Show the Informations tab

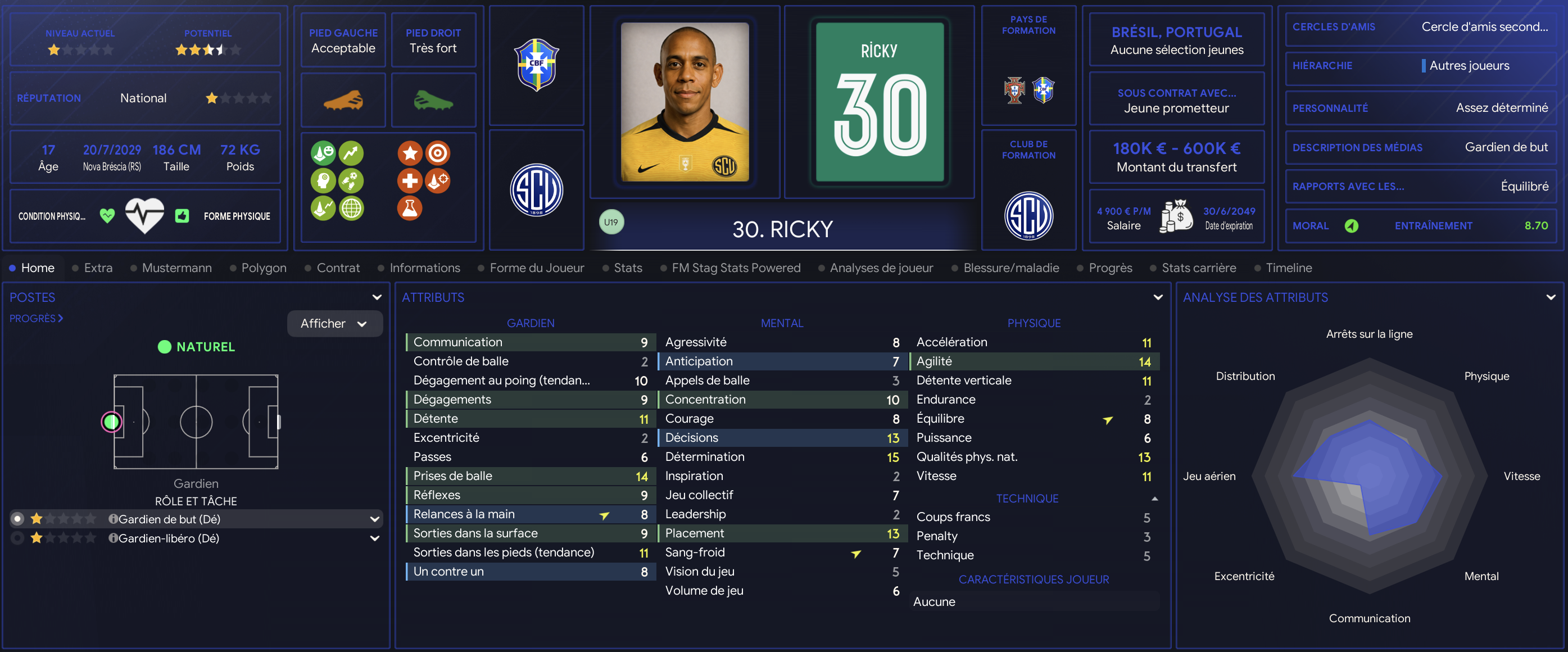[424, 268]
